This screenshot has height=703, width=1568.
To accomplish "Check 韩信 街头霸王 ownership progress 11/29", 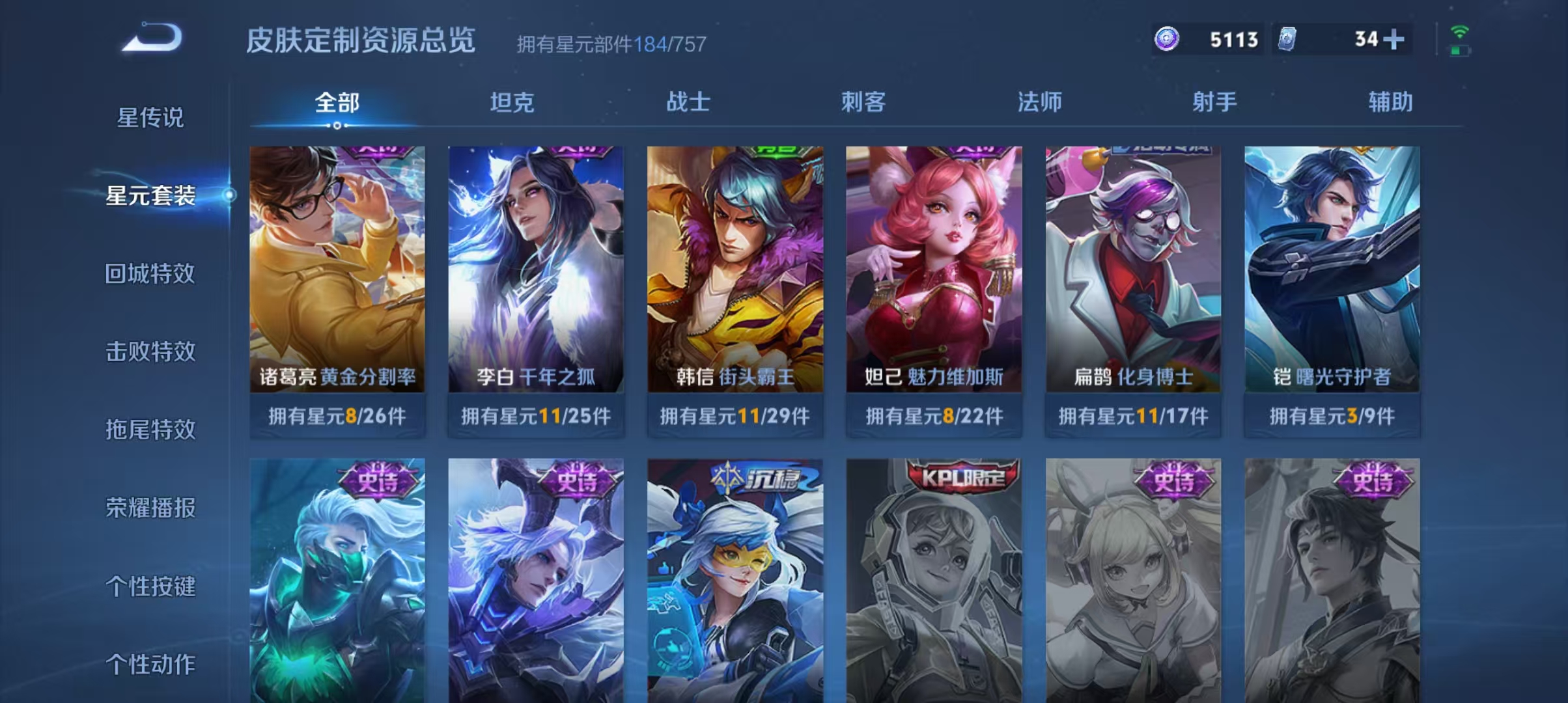I will coord(735,415).
